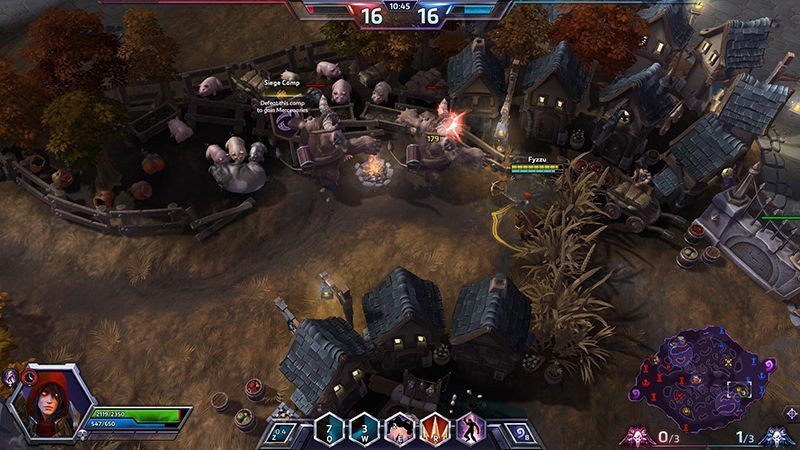Screen dimensions: 800x450
Task: Use the W ability on cooldown
Action: pos(365,428)
